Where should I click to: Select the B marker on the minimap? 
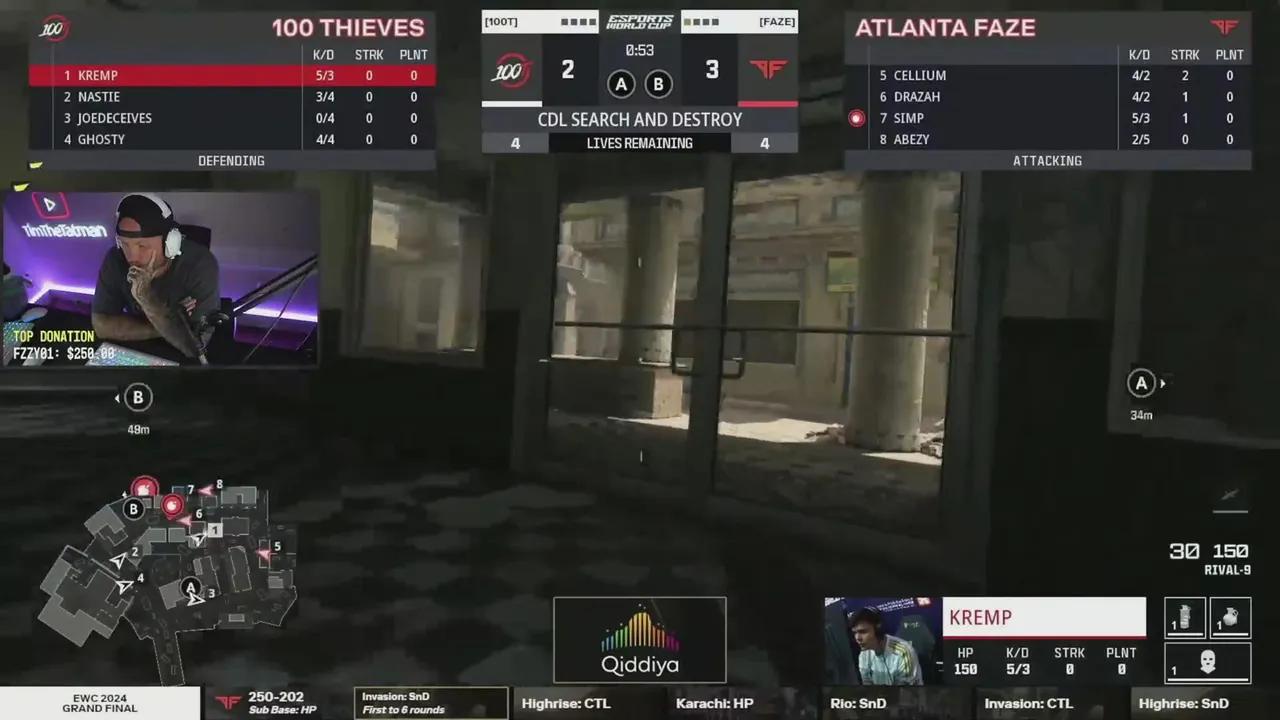tap(133, 509)
